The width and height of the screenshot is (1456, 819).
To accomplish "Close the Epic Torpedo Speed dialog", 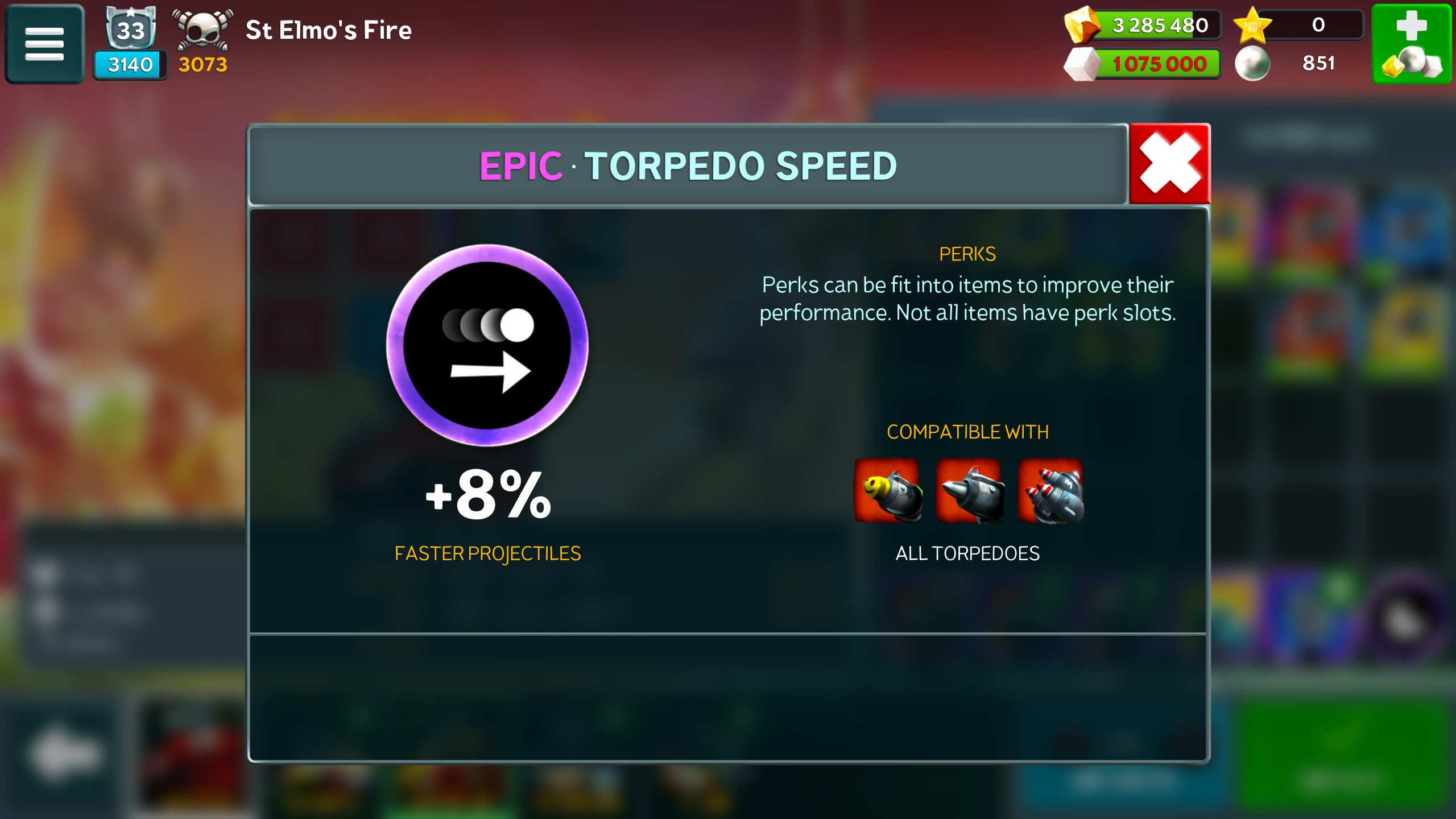I will coord(1169,164).
